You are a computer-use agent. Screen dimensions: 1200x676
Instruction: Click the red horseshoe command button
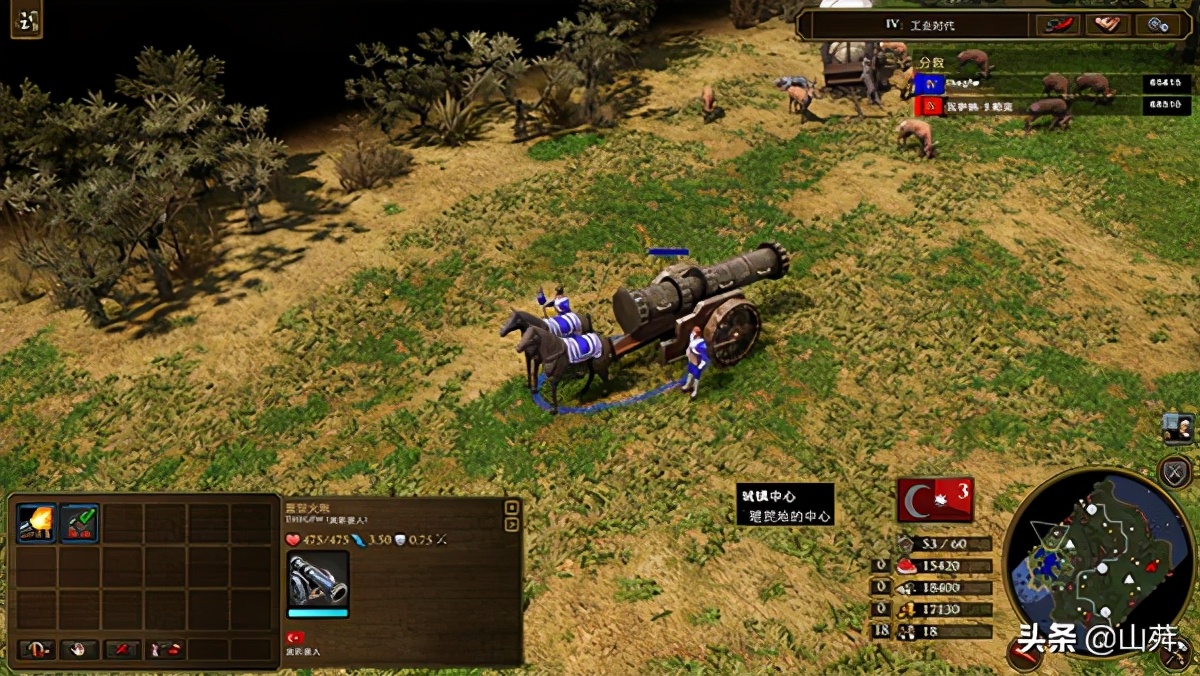[36, 650]
